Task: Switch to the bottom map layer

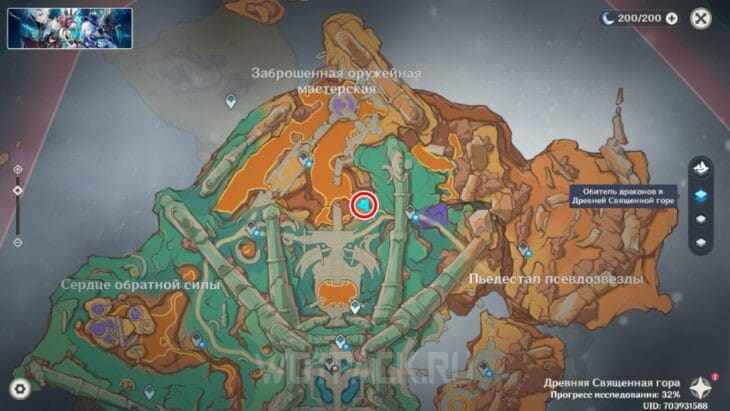Action: [x=701, y=242]
